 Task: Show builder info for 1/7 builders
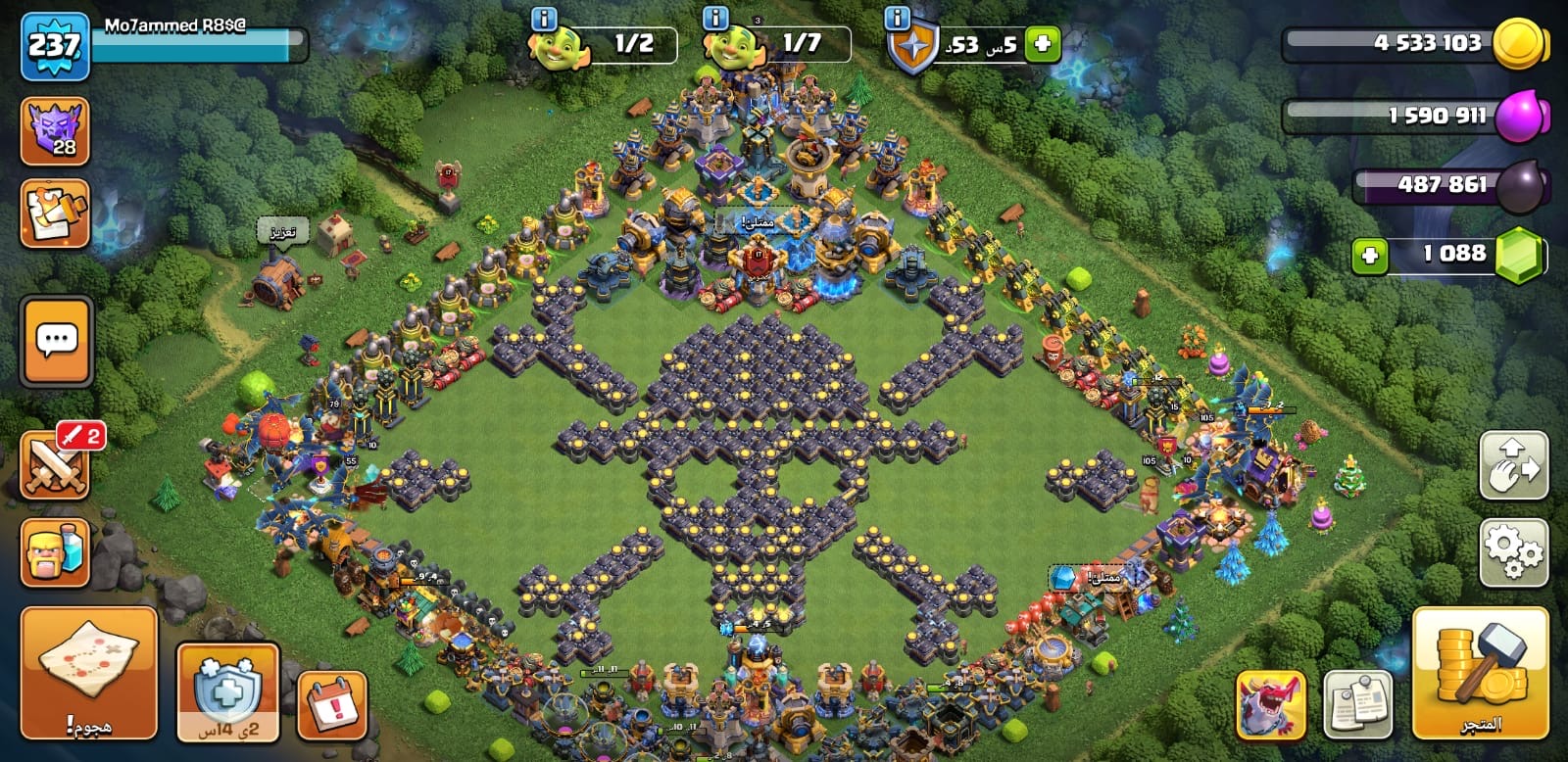pos(716,19)
